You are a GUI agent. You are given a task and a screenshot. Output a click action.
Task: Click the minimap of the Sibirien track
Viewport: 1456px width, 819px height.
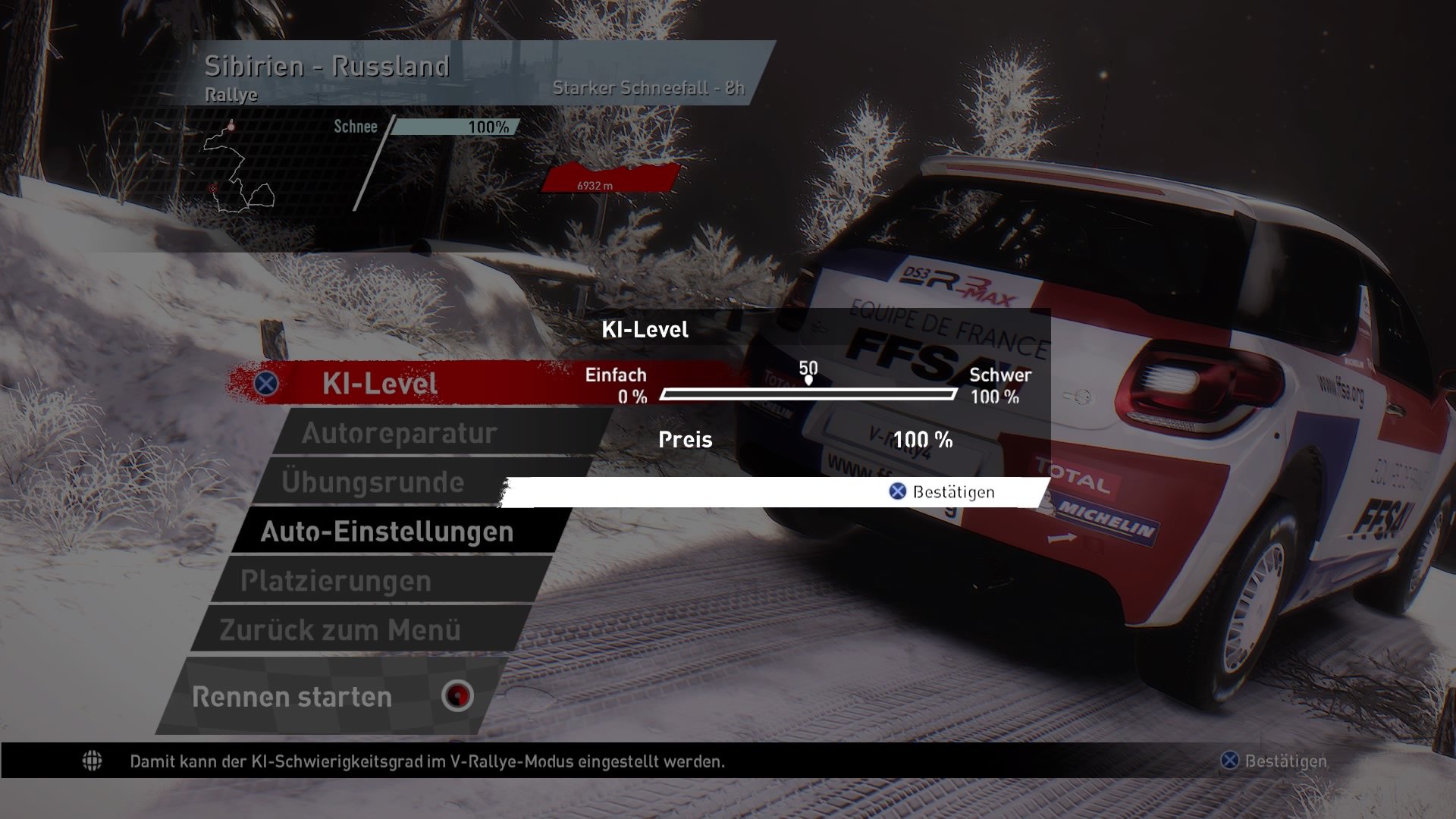tap(235, 167)
